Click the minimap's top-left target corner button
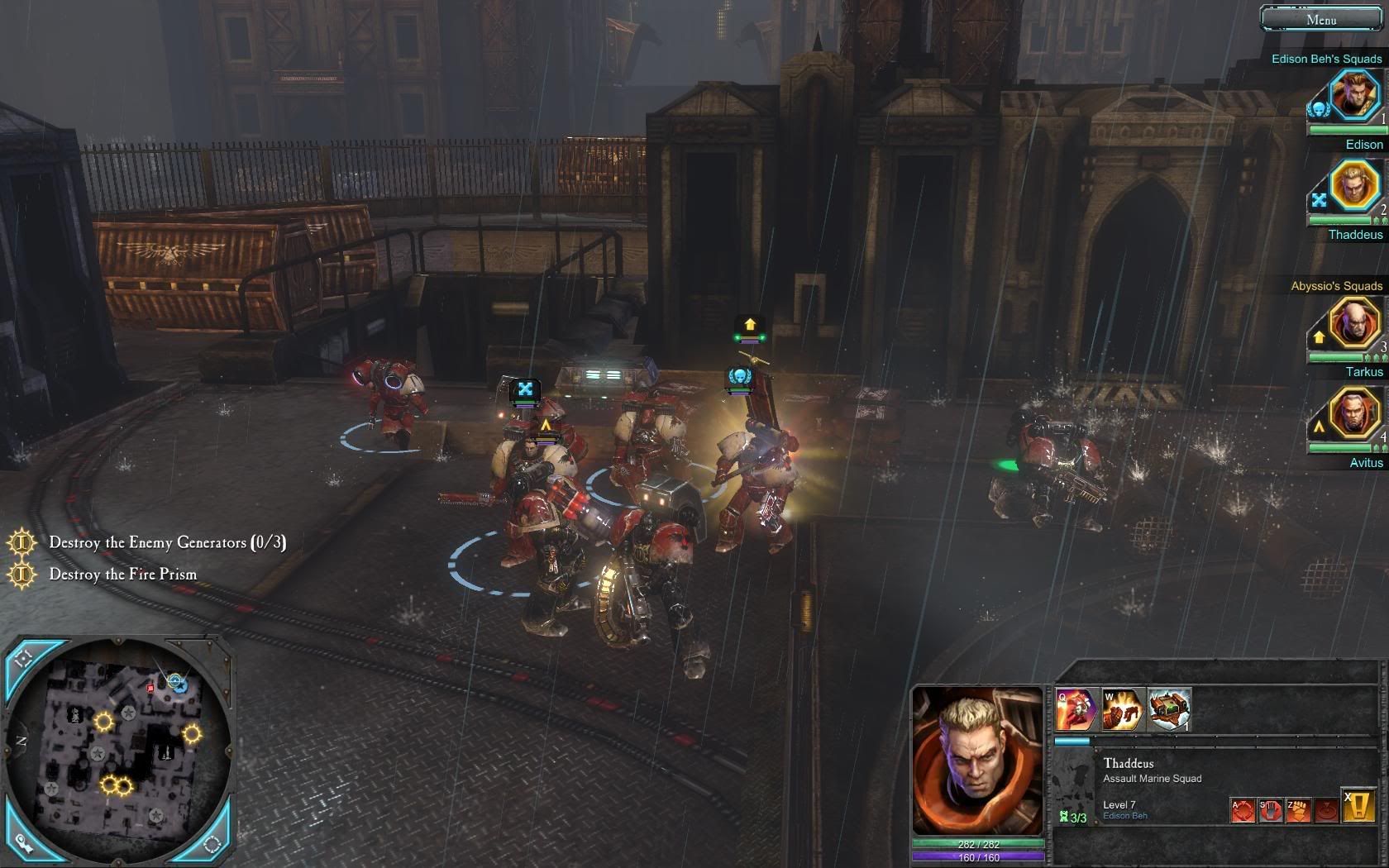The image size is (1389, 868). tap(23, 659)
